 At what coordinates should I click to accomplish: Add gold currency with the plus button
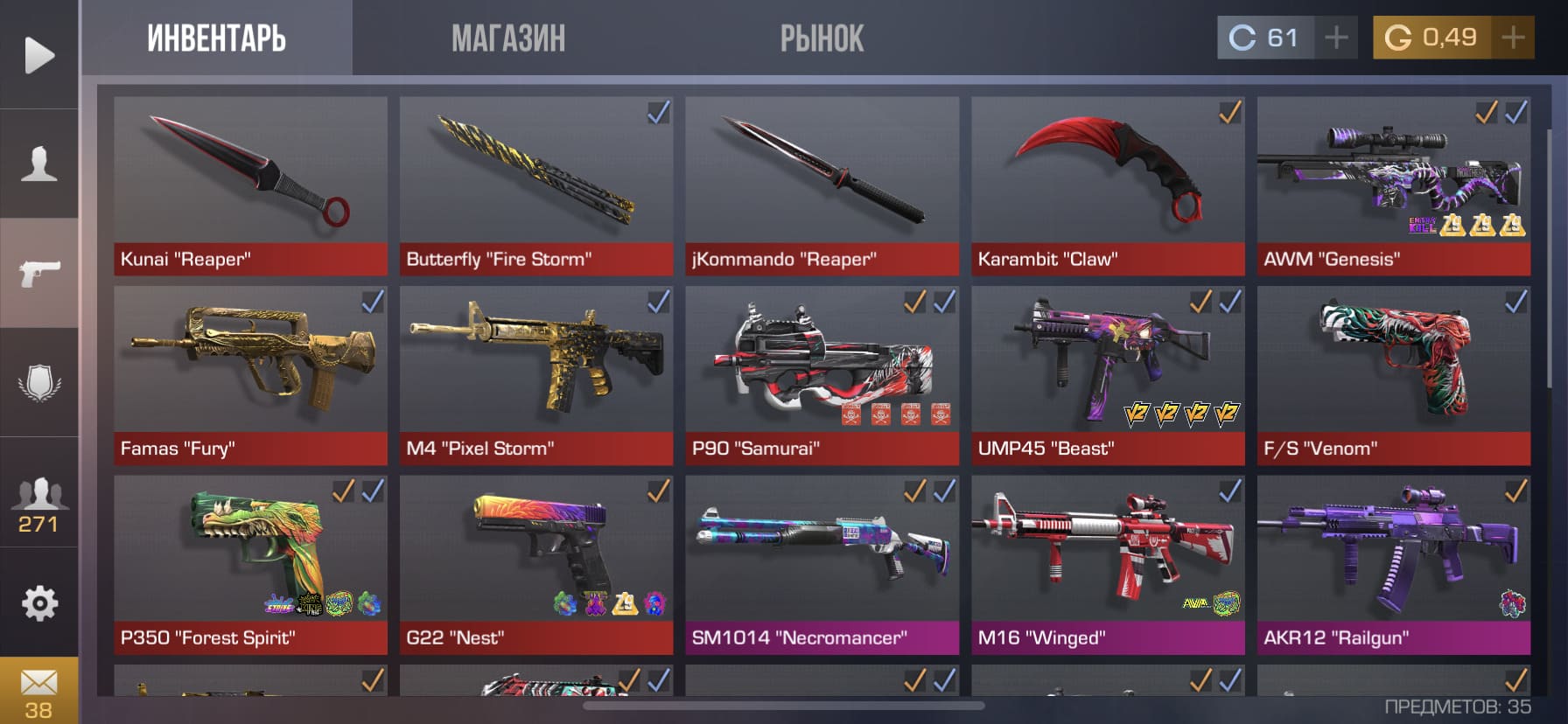[x=1513, y=38]
